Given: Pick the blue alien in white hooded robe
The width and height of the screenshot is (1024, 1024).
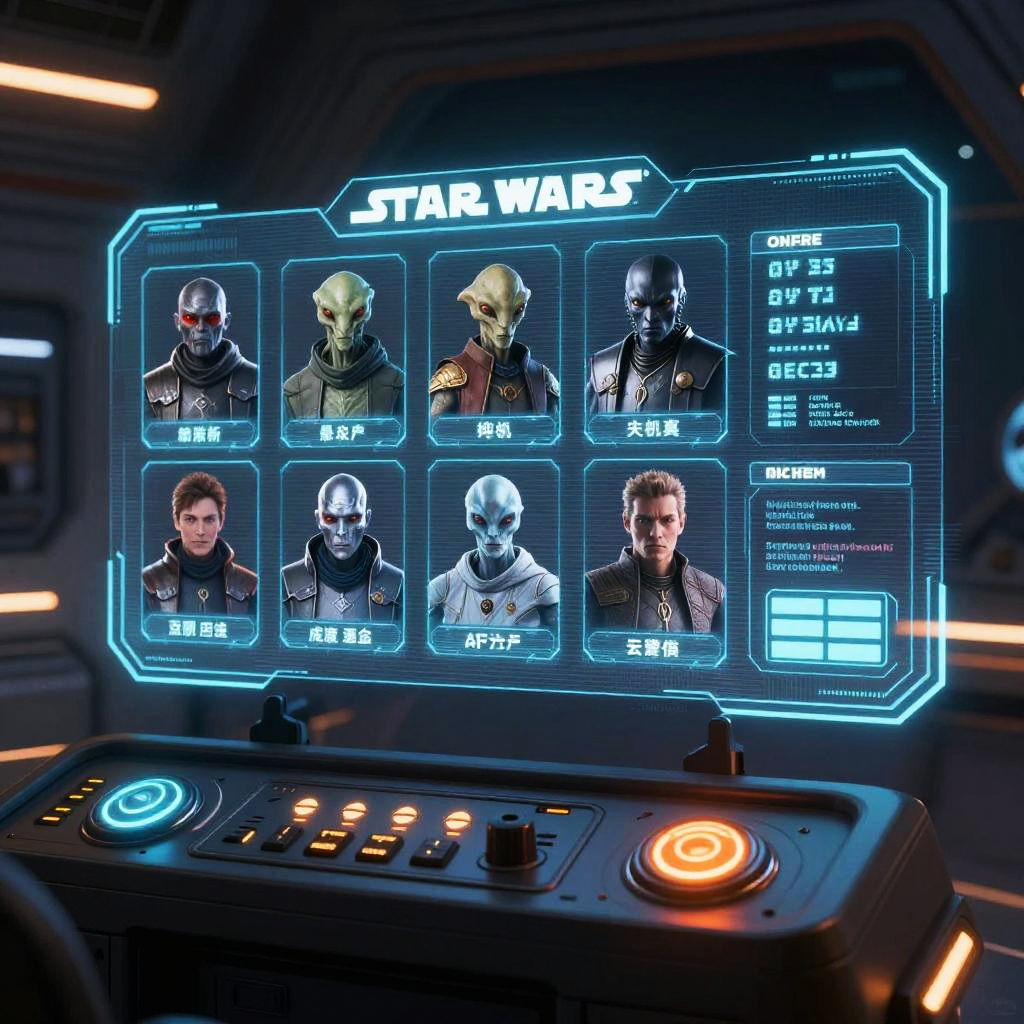Looking at the screenshot, I should point(493,556).
